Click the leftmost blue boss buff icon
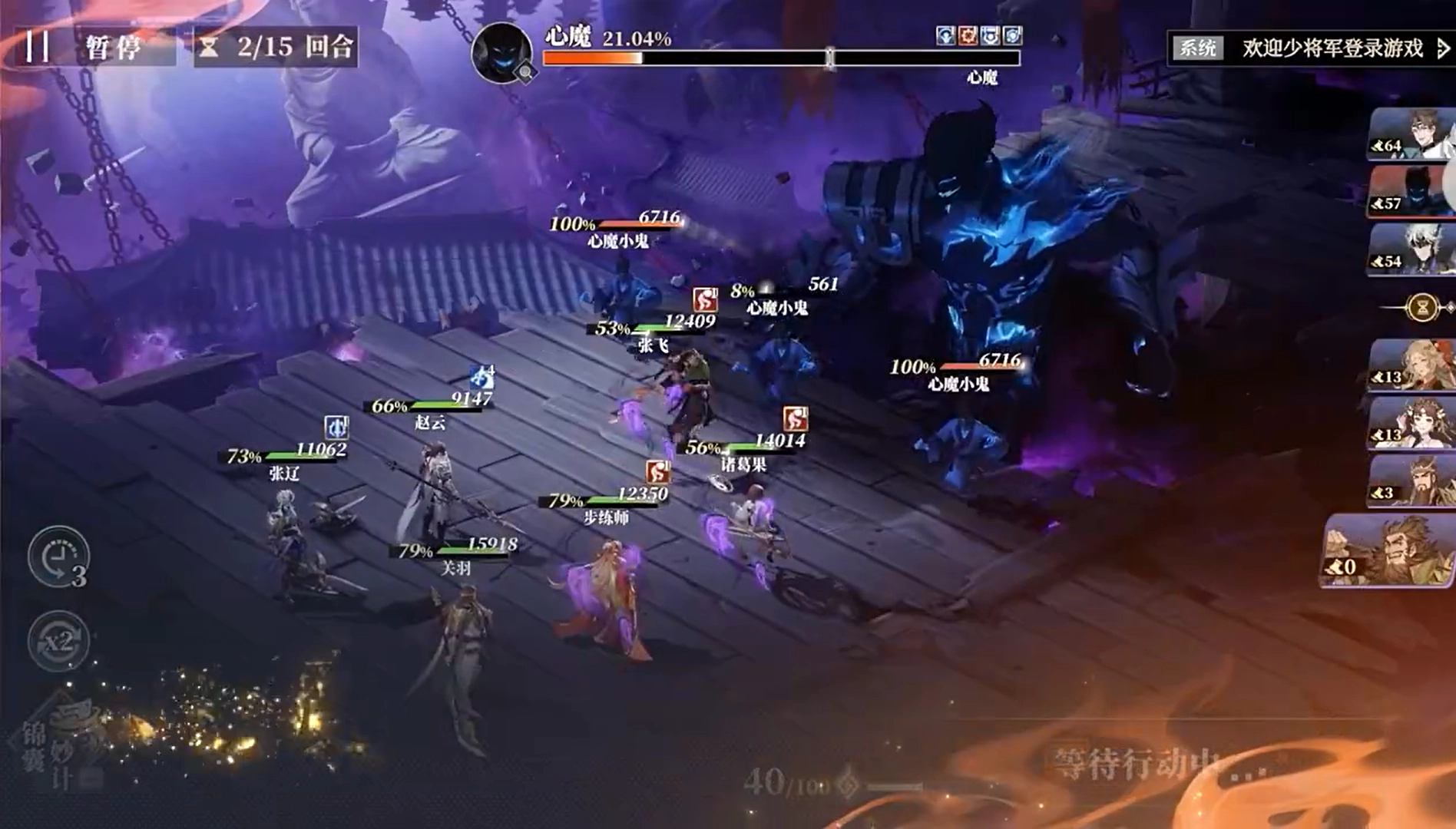The height and width of the screenshot is (829, 1456). [x=945, y=36]
